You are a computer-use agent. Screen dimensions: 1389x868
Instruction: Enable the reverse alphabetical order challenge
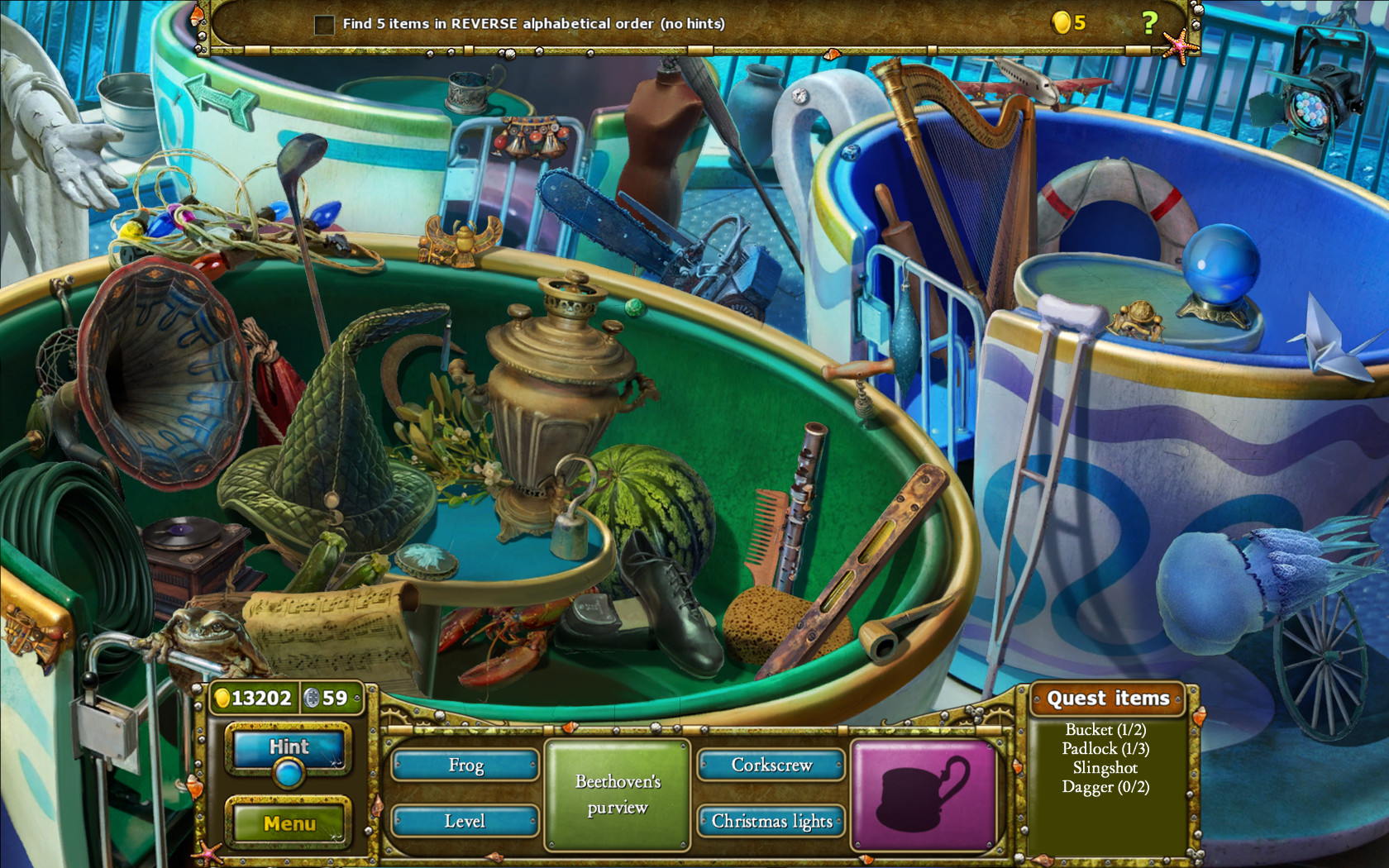click(323, 24)
